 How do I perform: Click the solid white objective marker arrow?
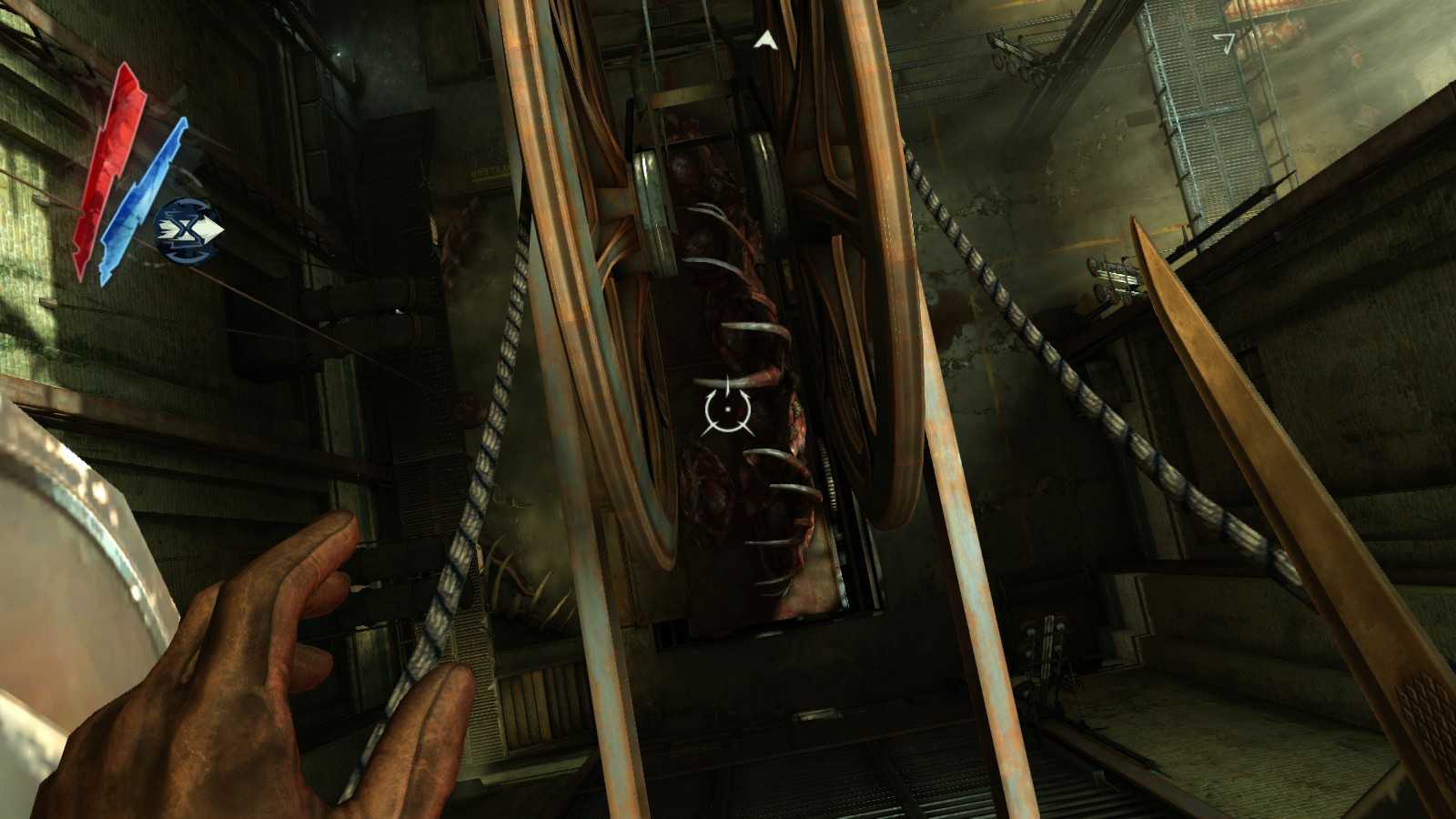(x=766, y=39)
